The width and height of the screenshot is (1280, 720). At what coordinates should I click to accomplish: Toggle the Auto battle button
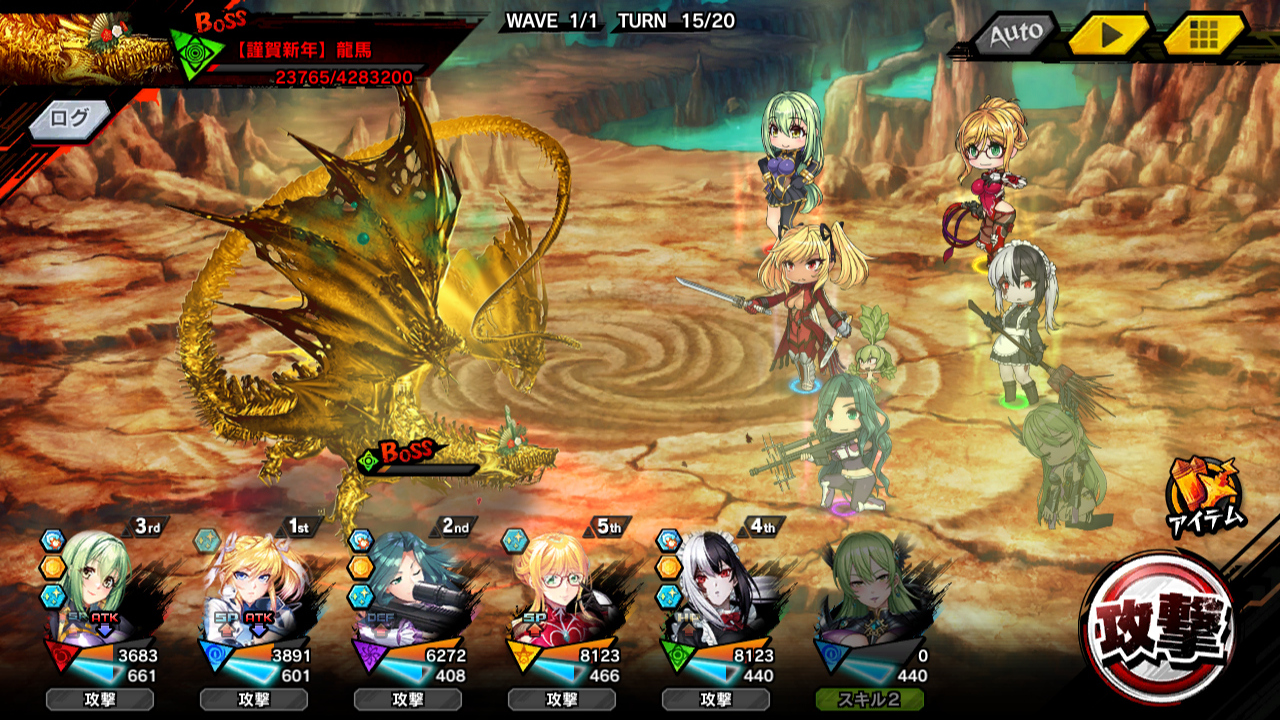pos(1016,36)
